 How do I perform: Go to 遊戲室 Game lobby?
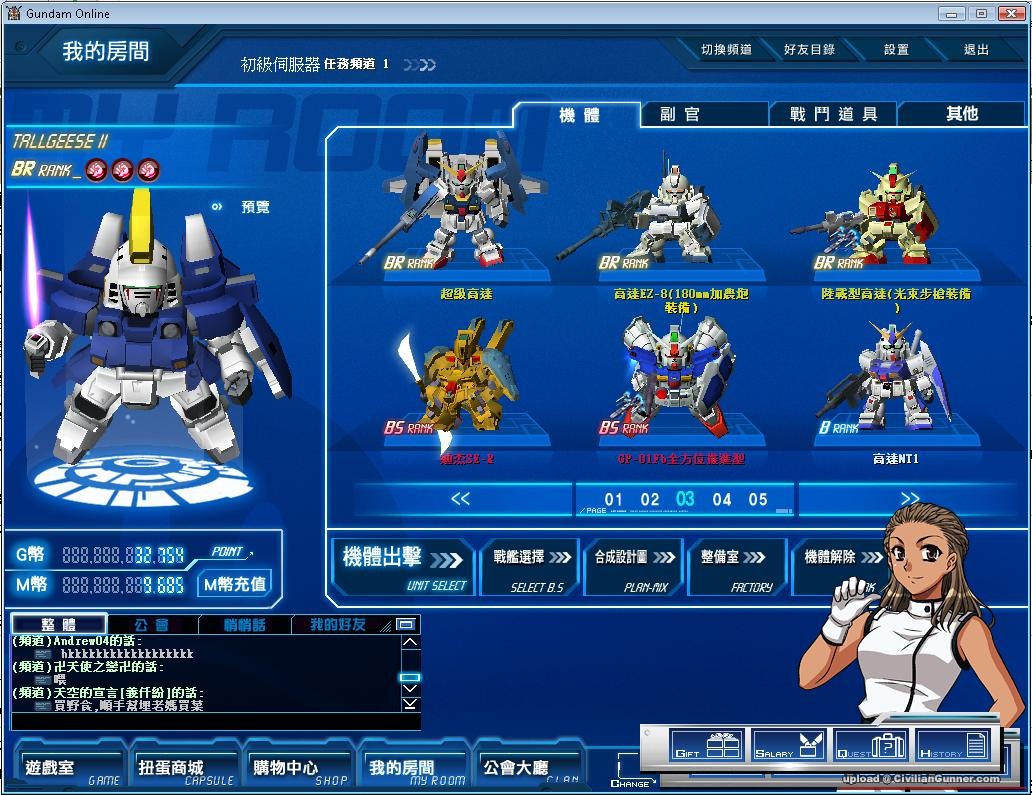click(70, 768)
